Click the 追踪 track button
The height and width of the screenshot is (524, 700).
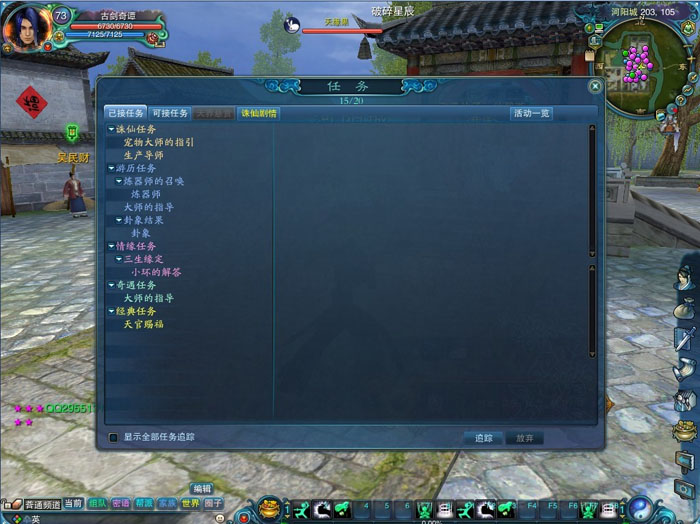483,438
